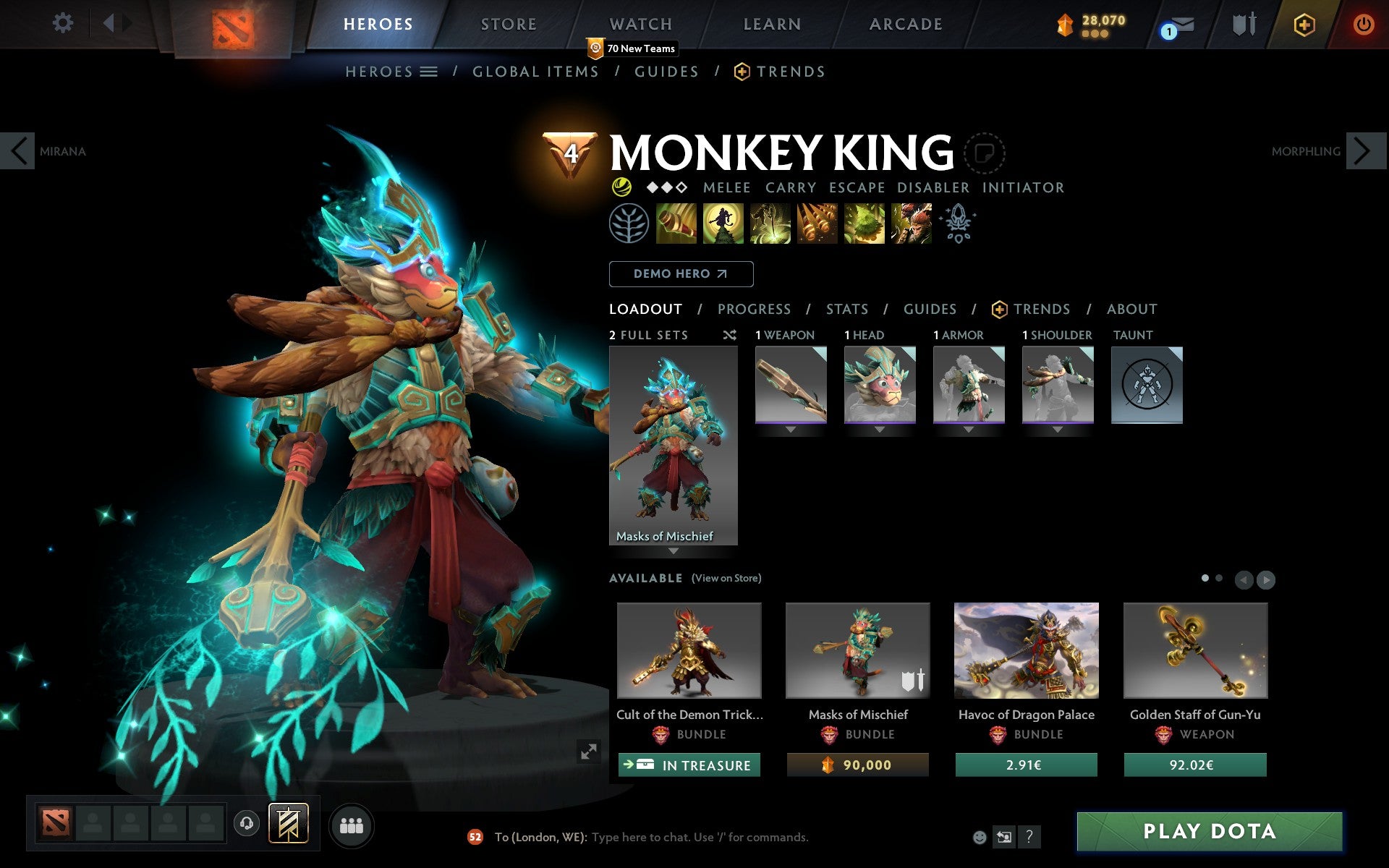Click the Dota Plus hexagon icon
Viewport: 1389px width, 868px height.
tap(1303, 23)
